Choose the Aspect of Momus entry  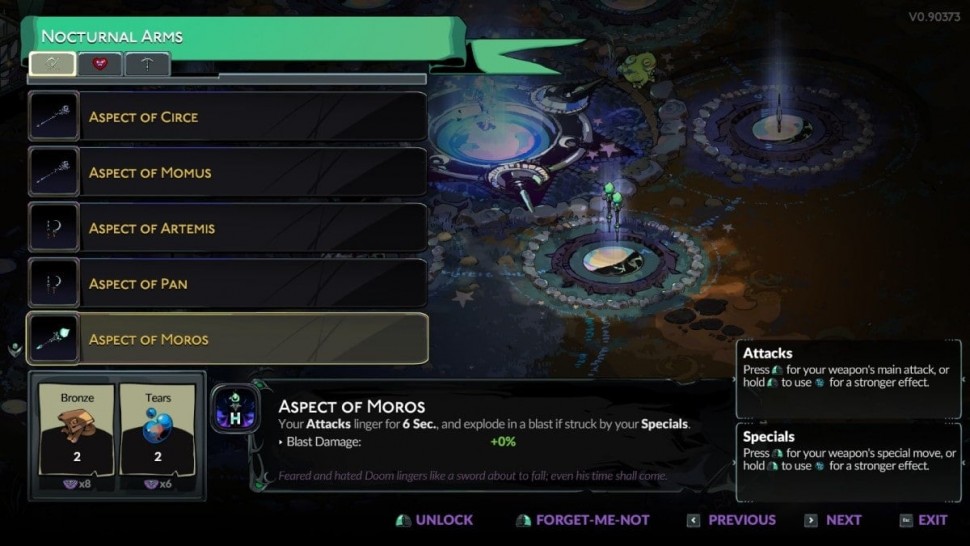228,172
